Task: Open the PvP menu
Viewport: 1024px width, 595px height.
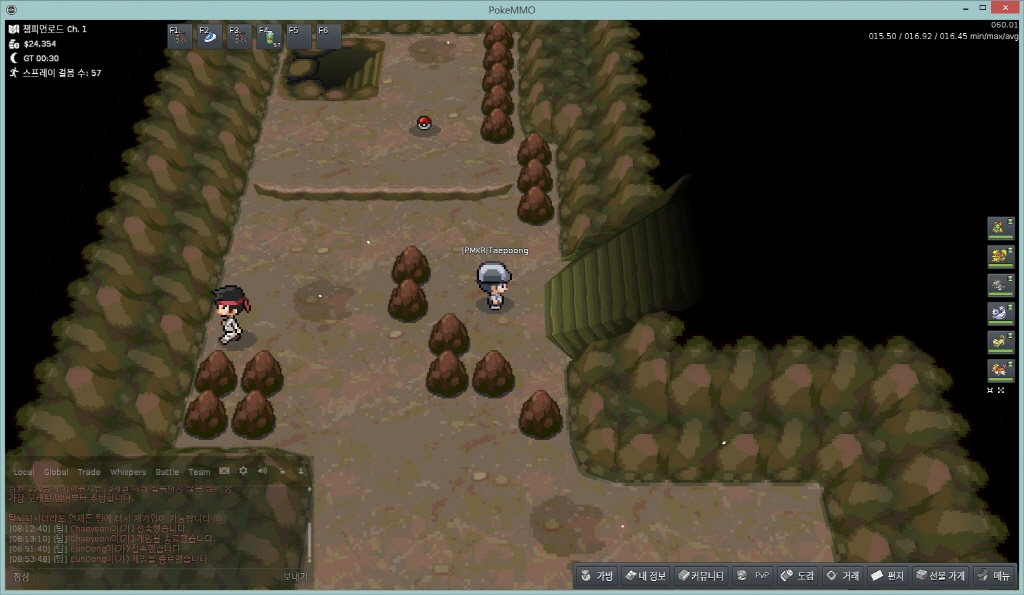Action: 753,576
